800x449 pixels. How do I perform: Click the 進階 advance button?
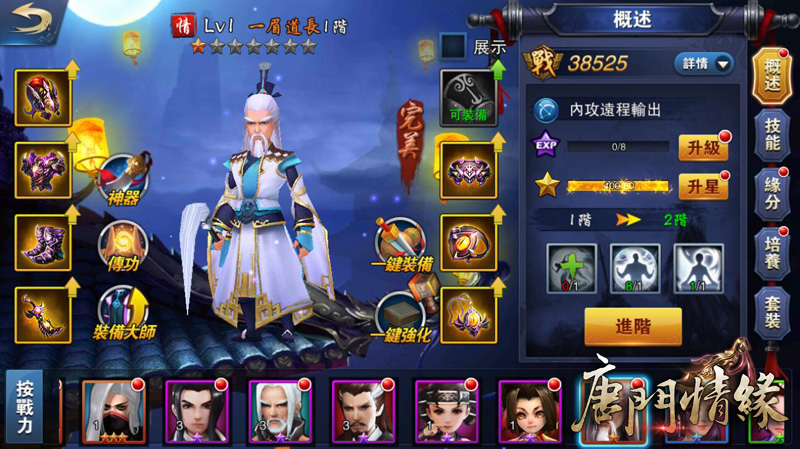pos(633,326)
